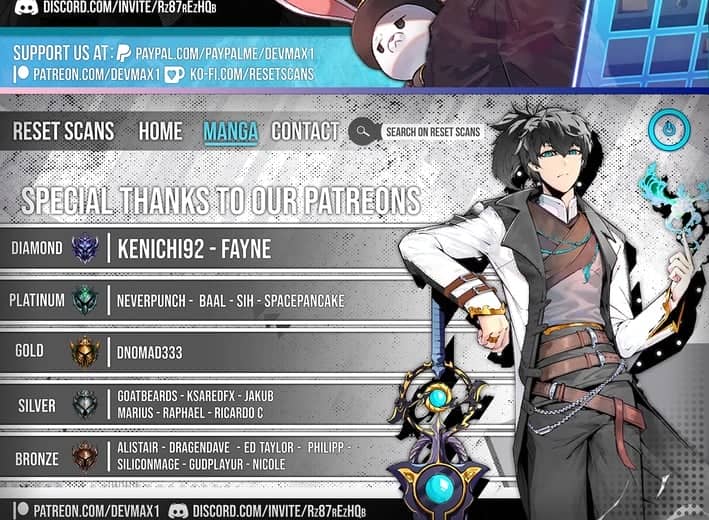
Task: Click the Reset Scans site logo
Action: pos(63,131)
